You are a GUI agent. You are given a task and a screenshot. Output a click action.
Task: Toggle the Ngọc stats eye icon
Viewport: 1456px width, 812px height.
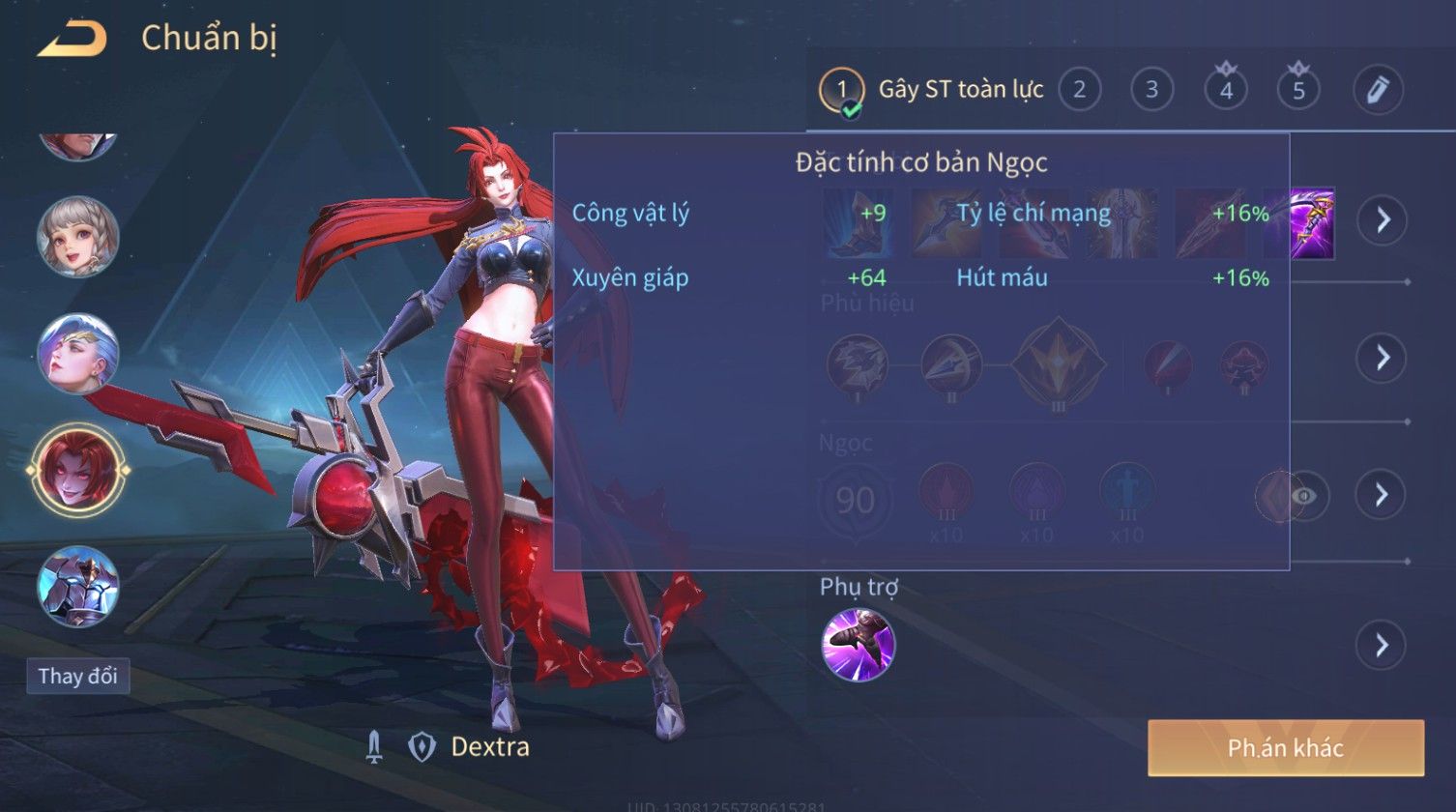1304,496
